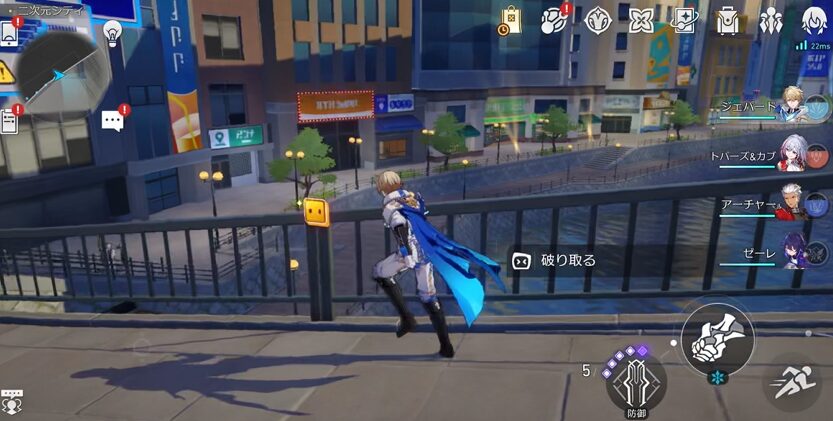
Task: Open the character portrait menu icon
Action: [815, 20]
